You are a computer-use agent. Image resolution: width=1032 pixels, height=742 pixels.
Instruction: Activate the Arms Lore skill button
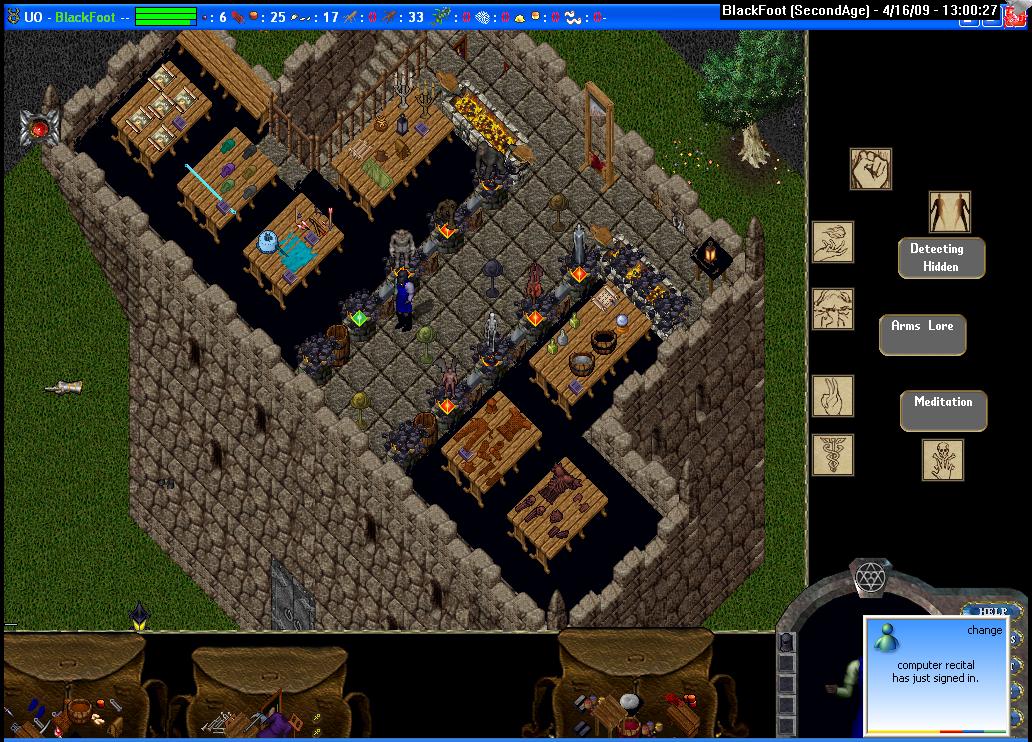tap(922, 335)
